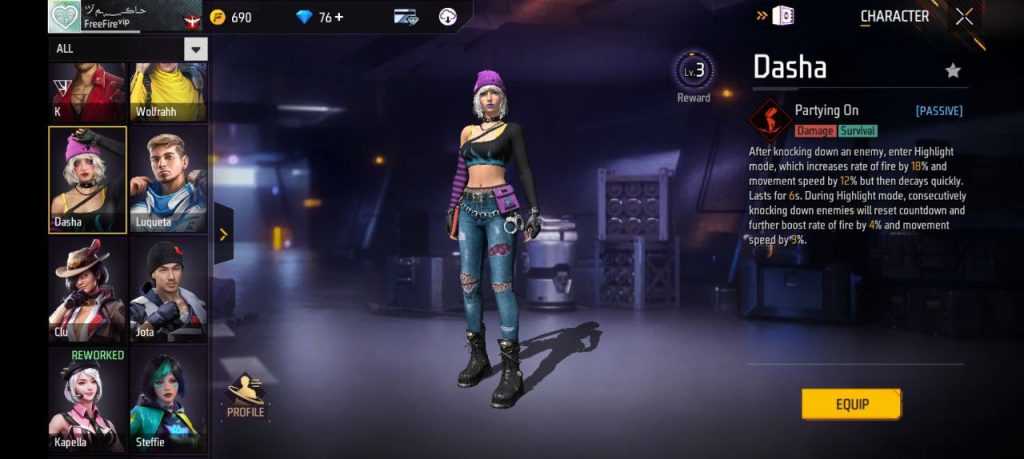Choose the Jota character tile
1024x459 pixels.
click(168, 290)
